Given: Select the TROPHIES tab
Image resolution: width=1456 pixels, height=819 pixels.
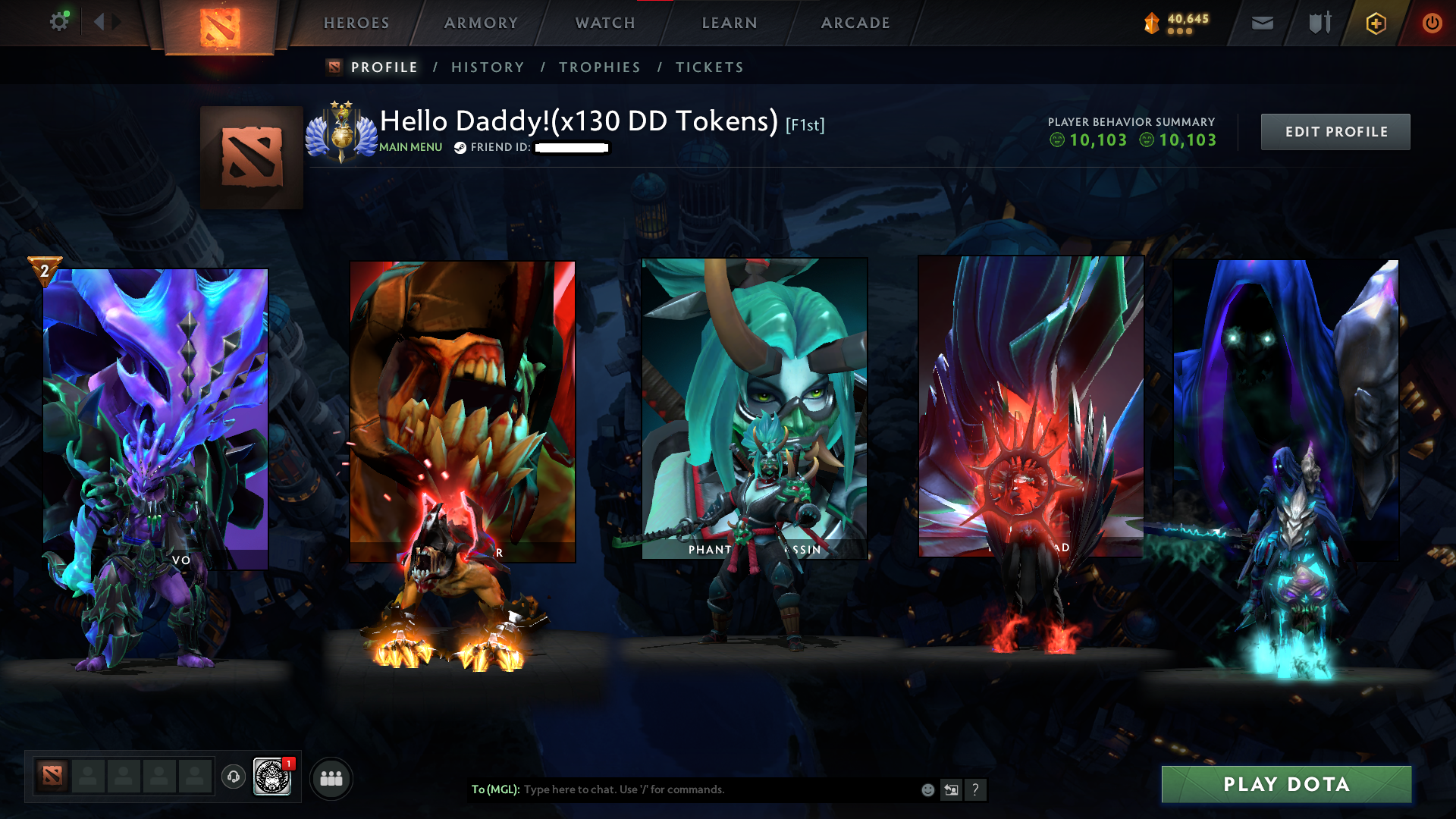Looking at the screenshot, I should point(599,67).
